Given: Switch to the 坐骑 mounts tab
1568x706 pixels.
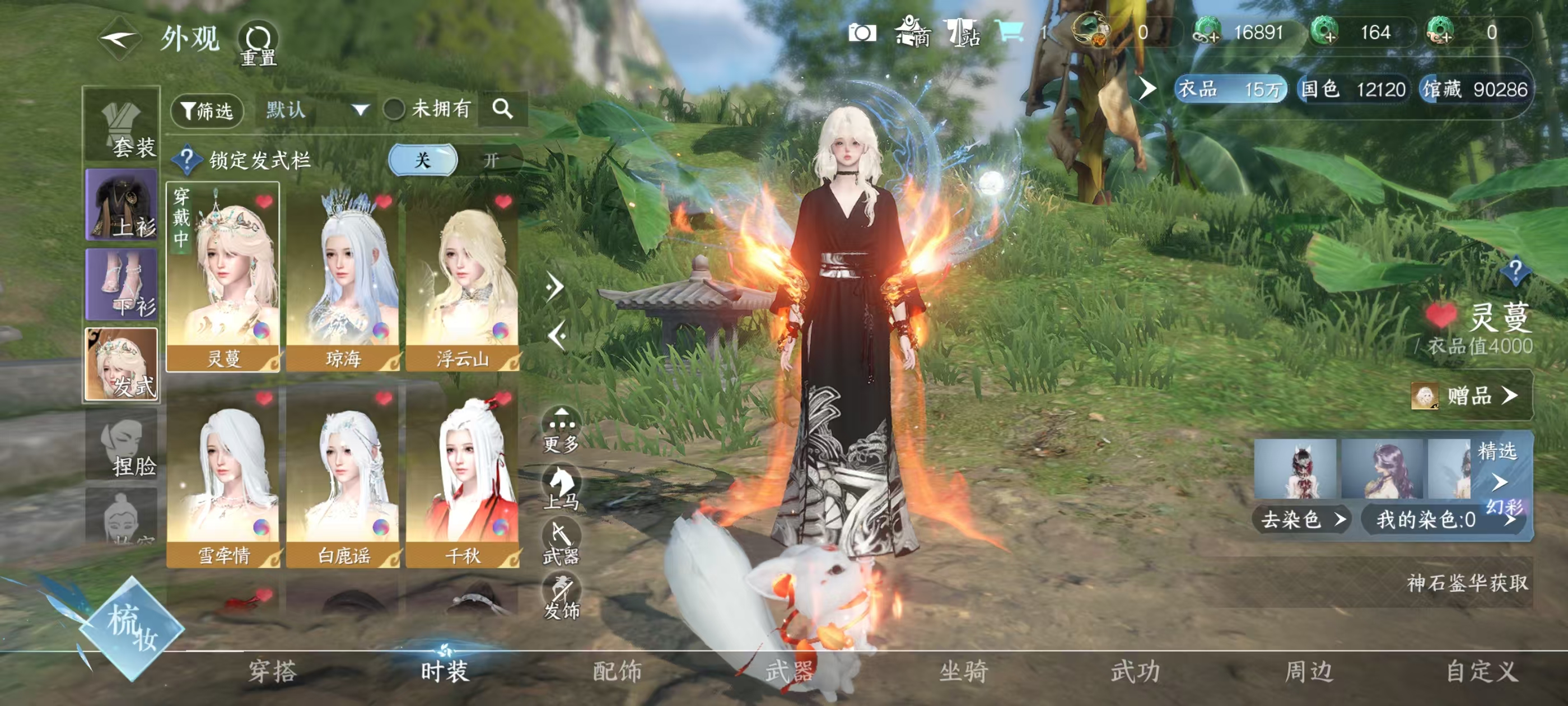Looking at the screenshot, I should coord(964,671).
